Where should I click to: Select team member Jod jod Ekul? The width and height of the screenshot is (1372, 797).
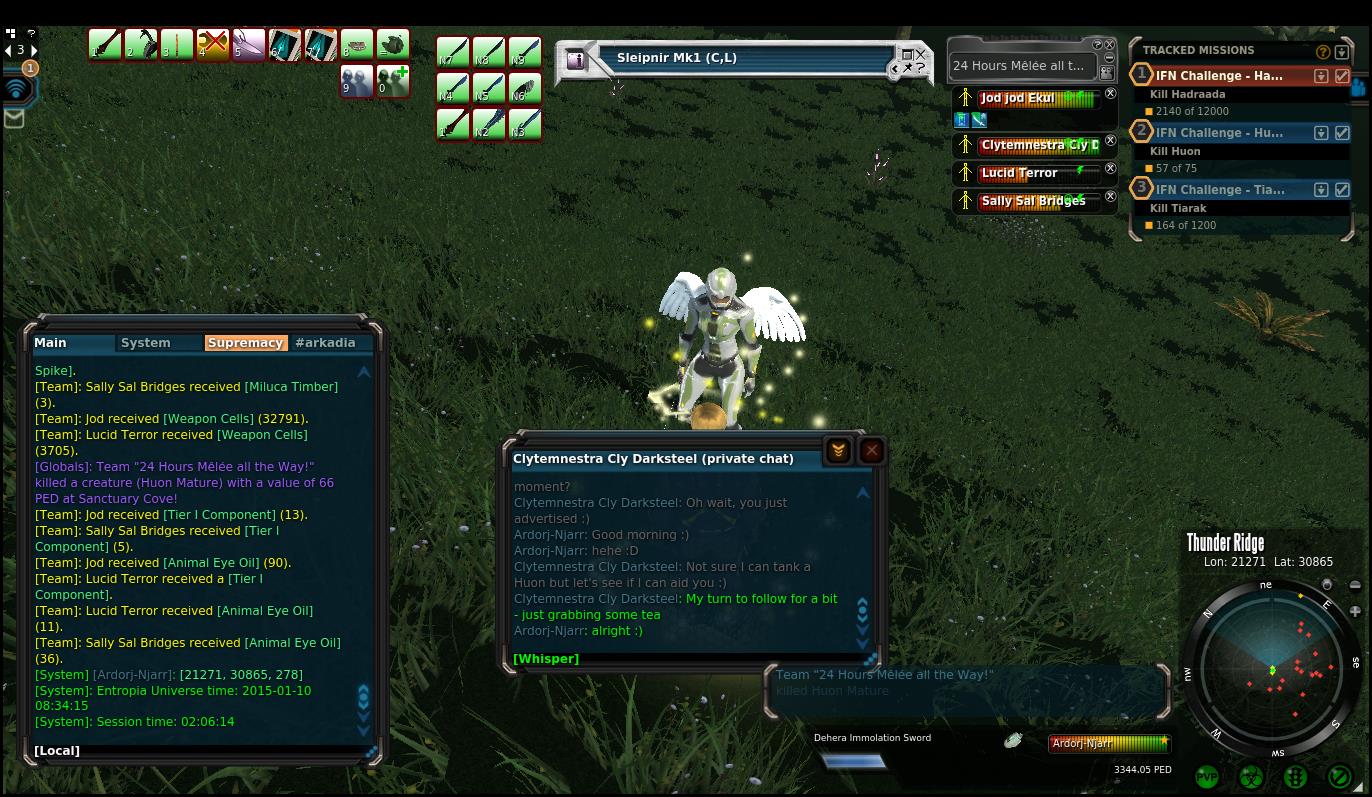pyautogui.click(x=1017, y=99)
